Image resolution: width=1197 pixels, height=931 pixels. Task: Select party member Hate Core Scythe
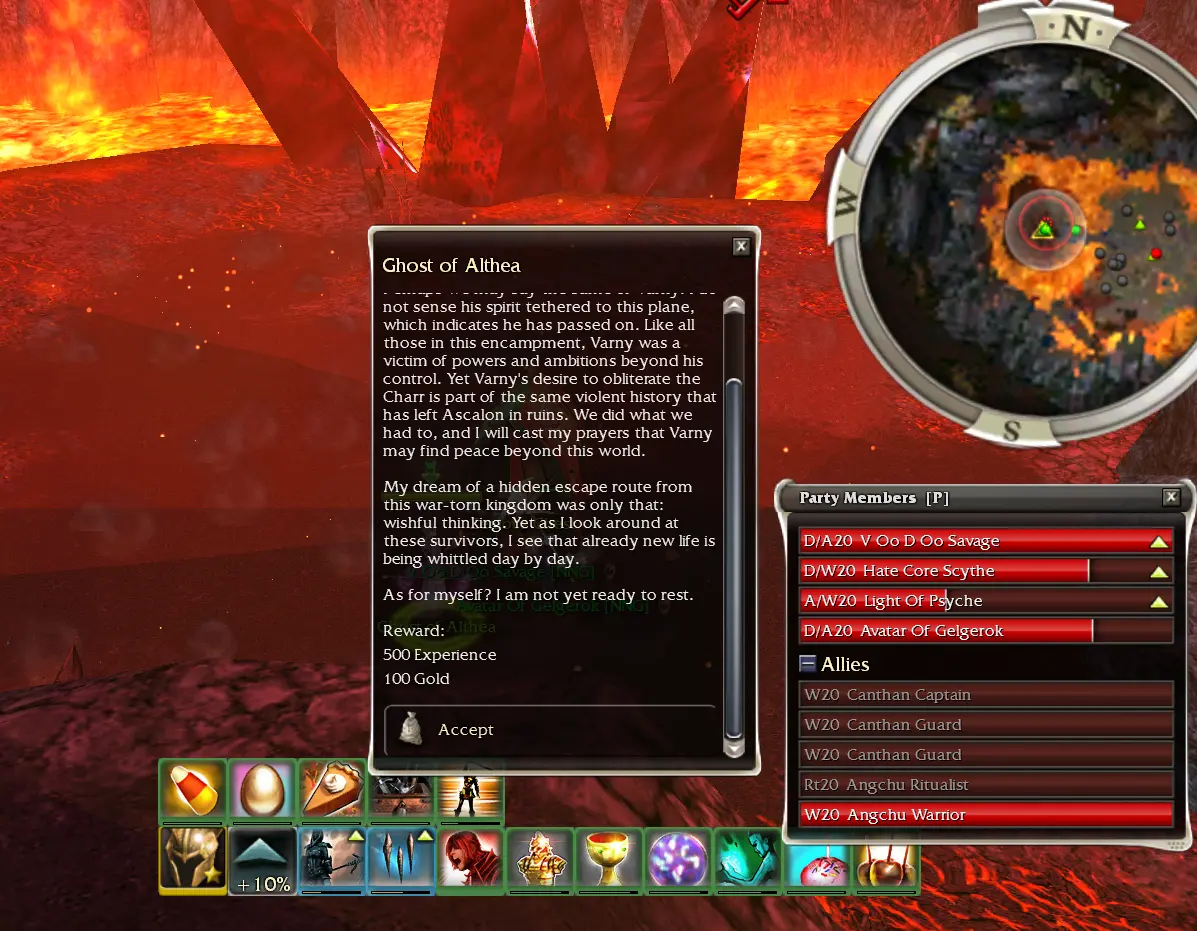[x=985, y=571]
